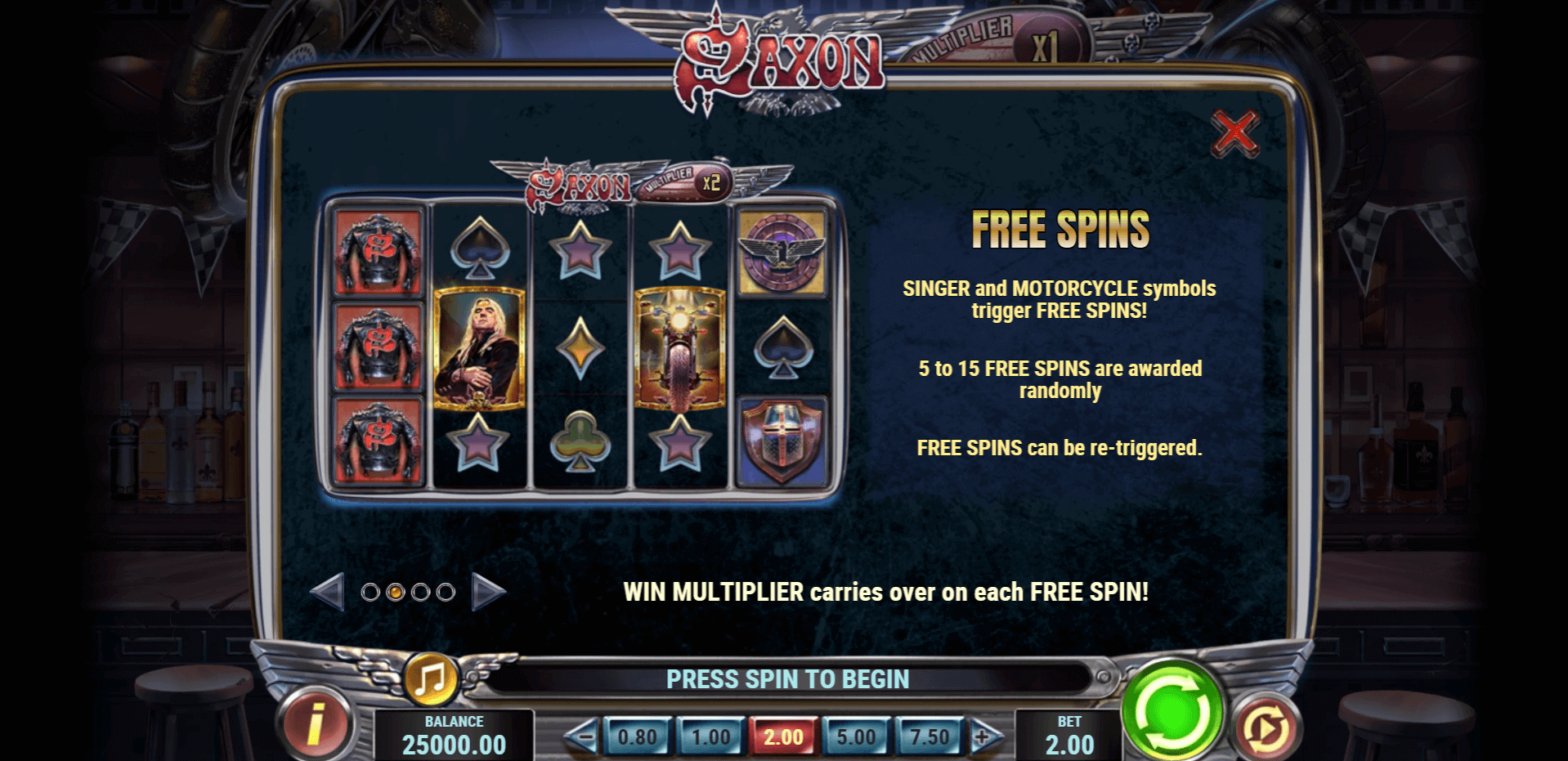The width and height of the screenshot is (1568, 761).
Task: Set the bet to 7.50
Action: pyautogui.click(x=930, y=737)
